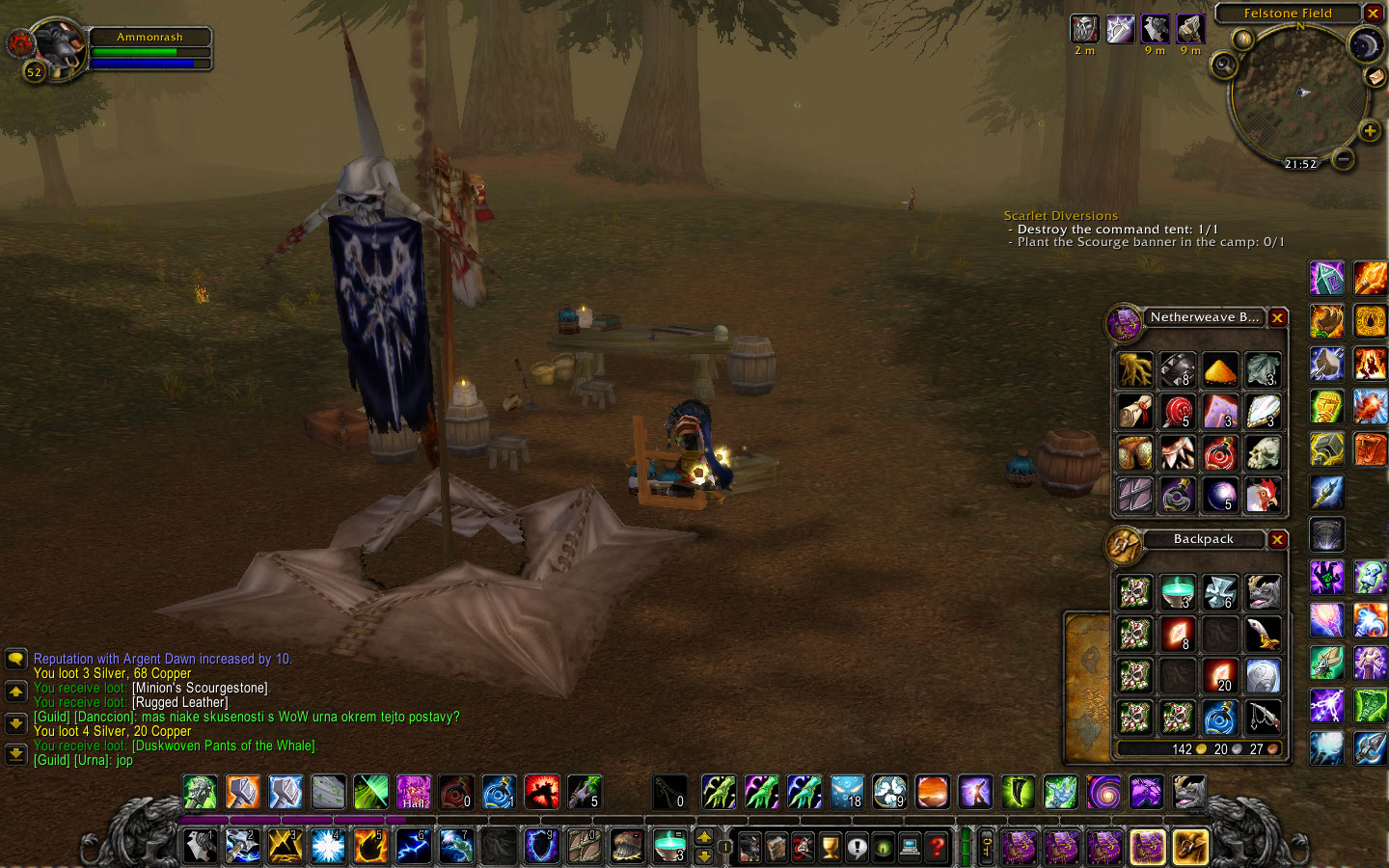Close the Backpack window

tap(1277, 539)
